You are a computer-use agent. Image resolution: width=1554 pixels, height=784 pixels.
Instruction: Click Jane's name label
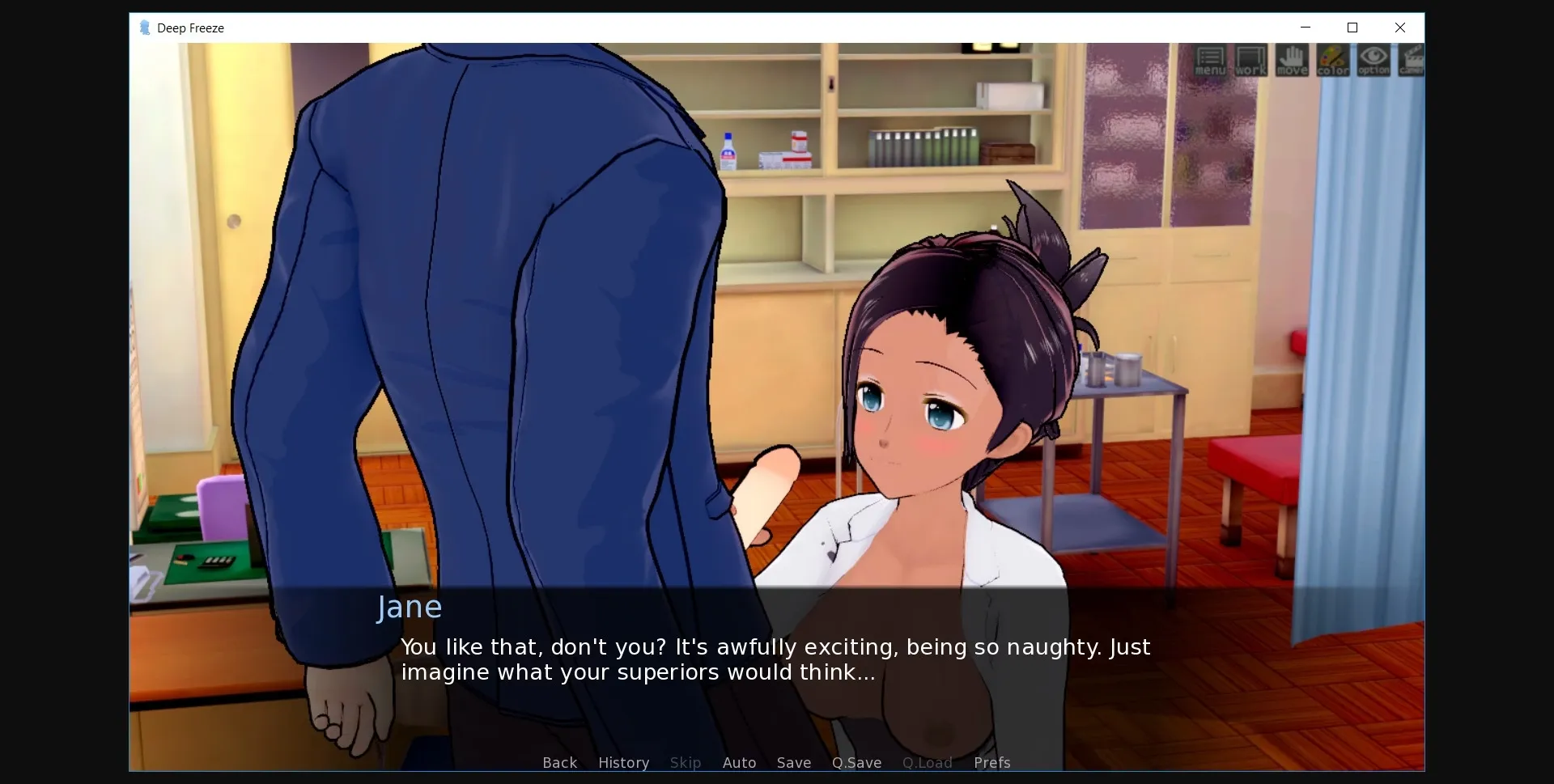pos(409,607)
